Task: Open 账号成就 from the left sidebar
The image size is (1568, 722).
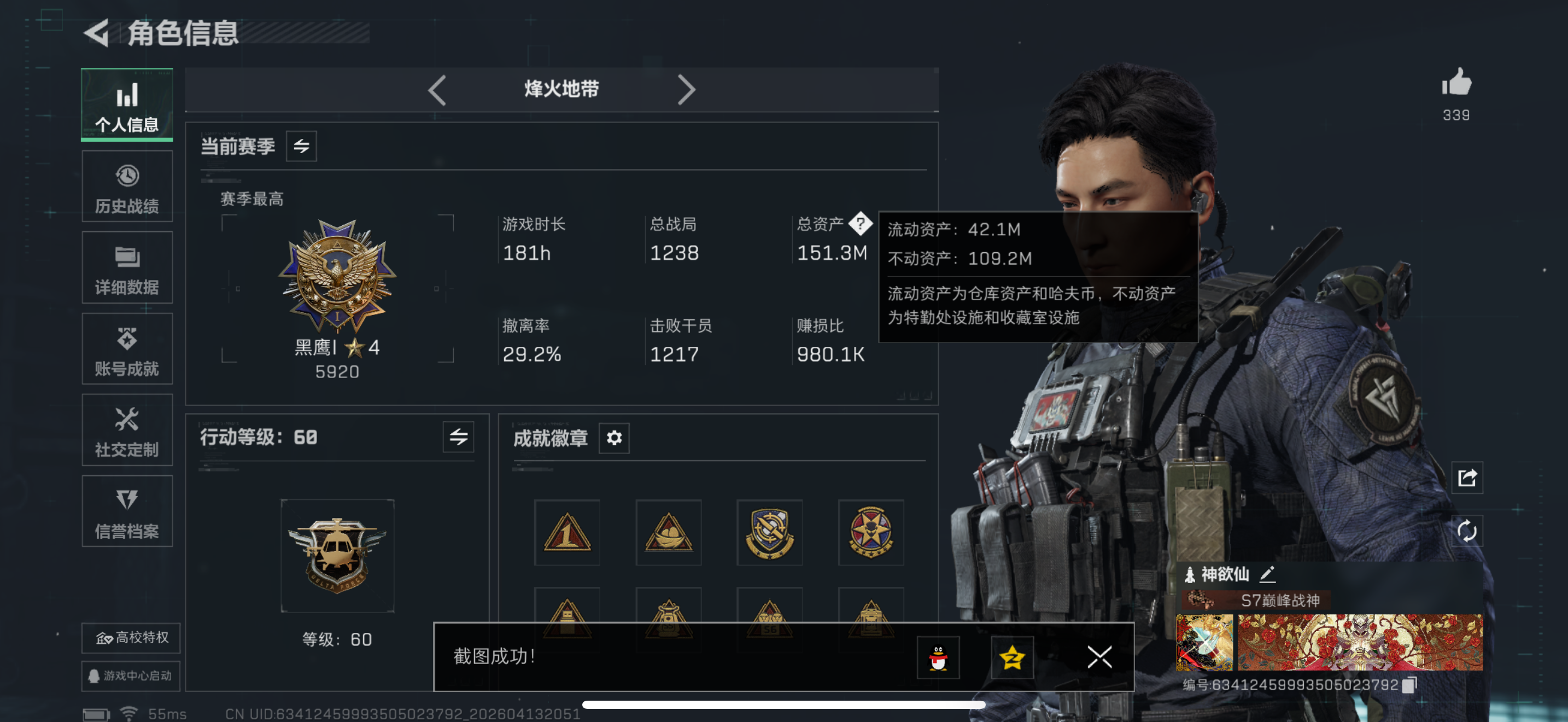Action: pos(127,349)
